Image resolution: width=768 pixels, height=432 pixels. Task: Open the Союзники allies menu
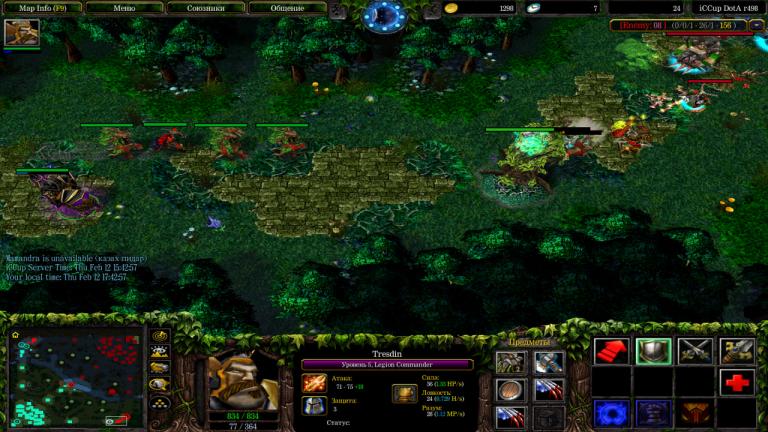(207, 8)
